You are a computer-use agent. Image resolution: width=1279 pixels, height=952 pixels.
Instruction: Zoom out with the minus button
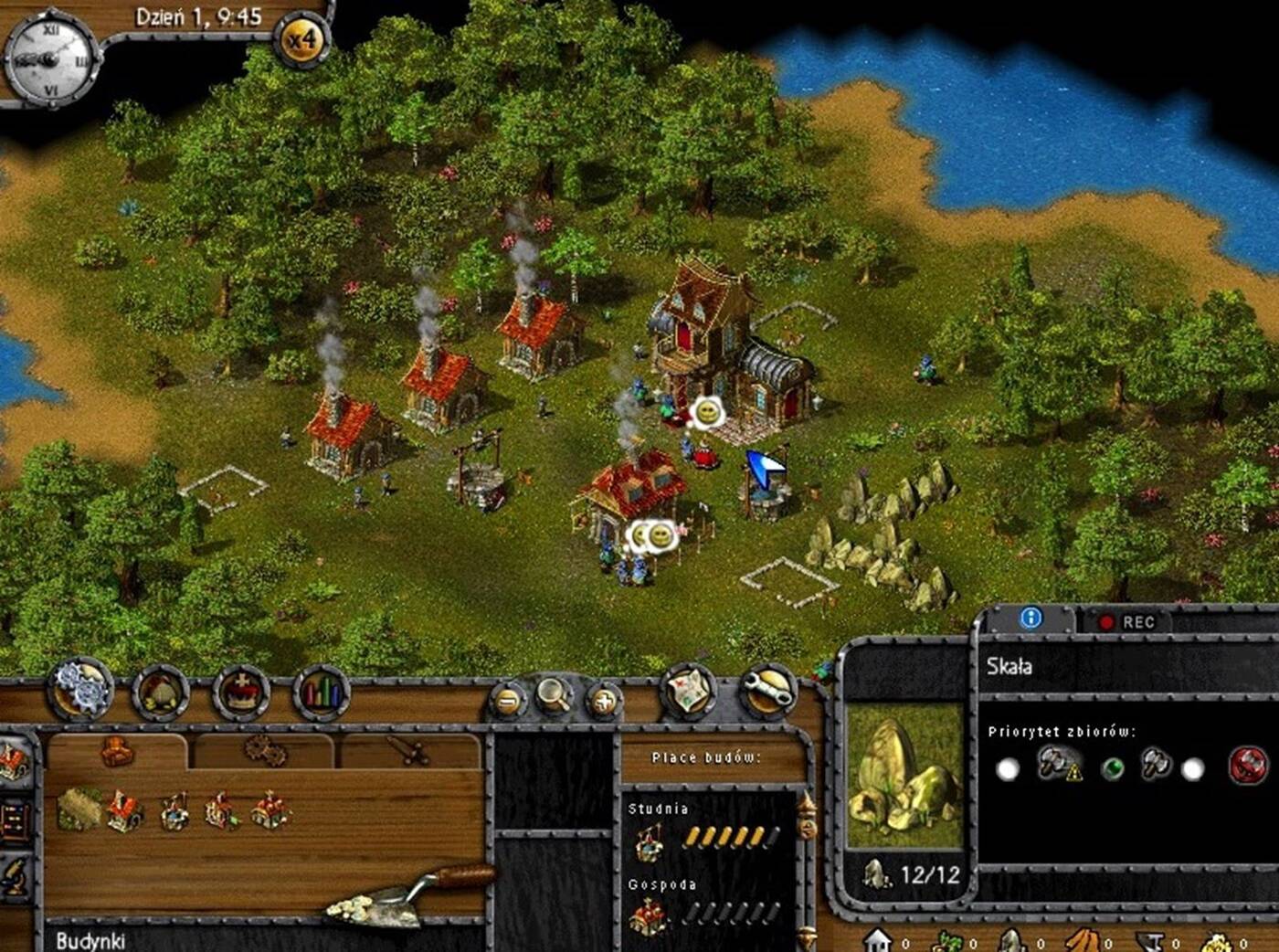pyautogui.click(x=509, y=702)
